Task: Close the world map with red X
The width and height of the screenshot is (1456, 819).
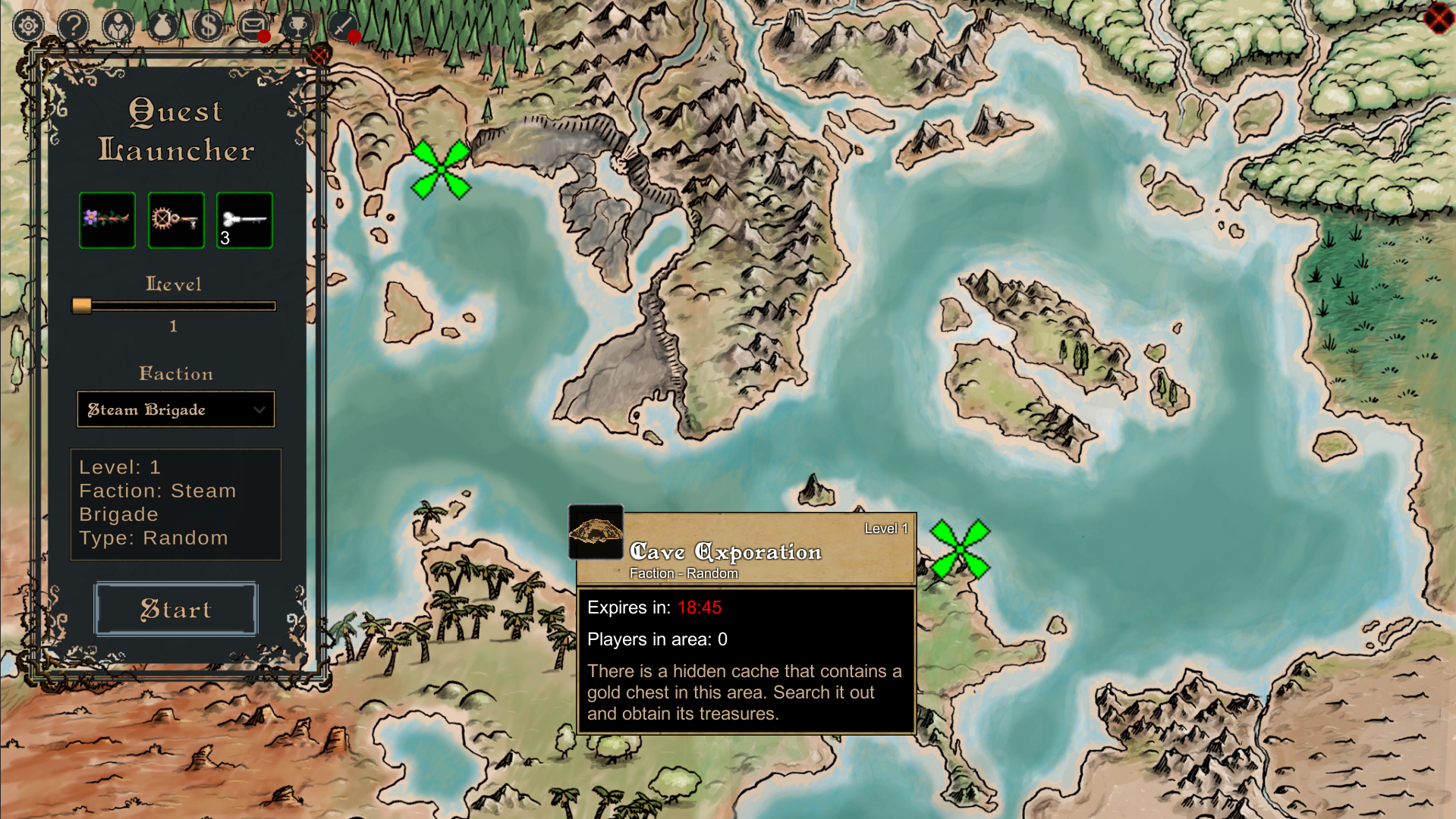Action: click(x=1438, y=18)
